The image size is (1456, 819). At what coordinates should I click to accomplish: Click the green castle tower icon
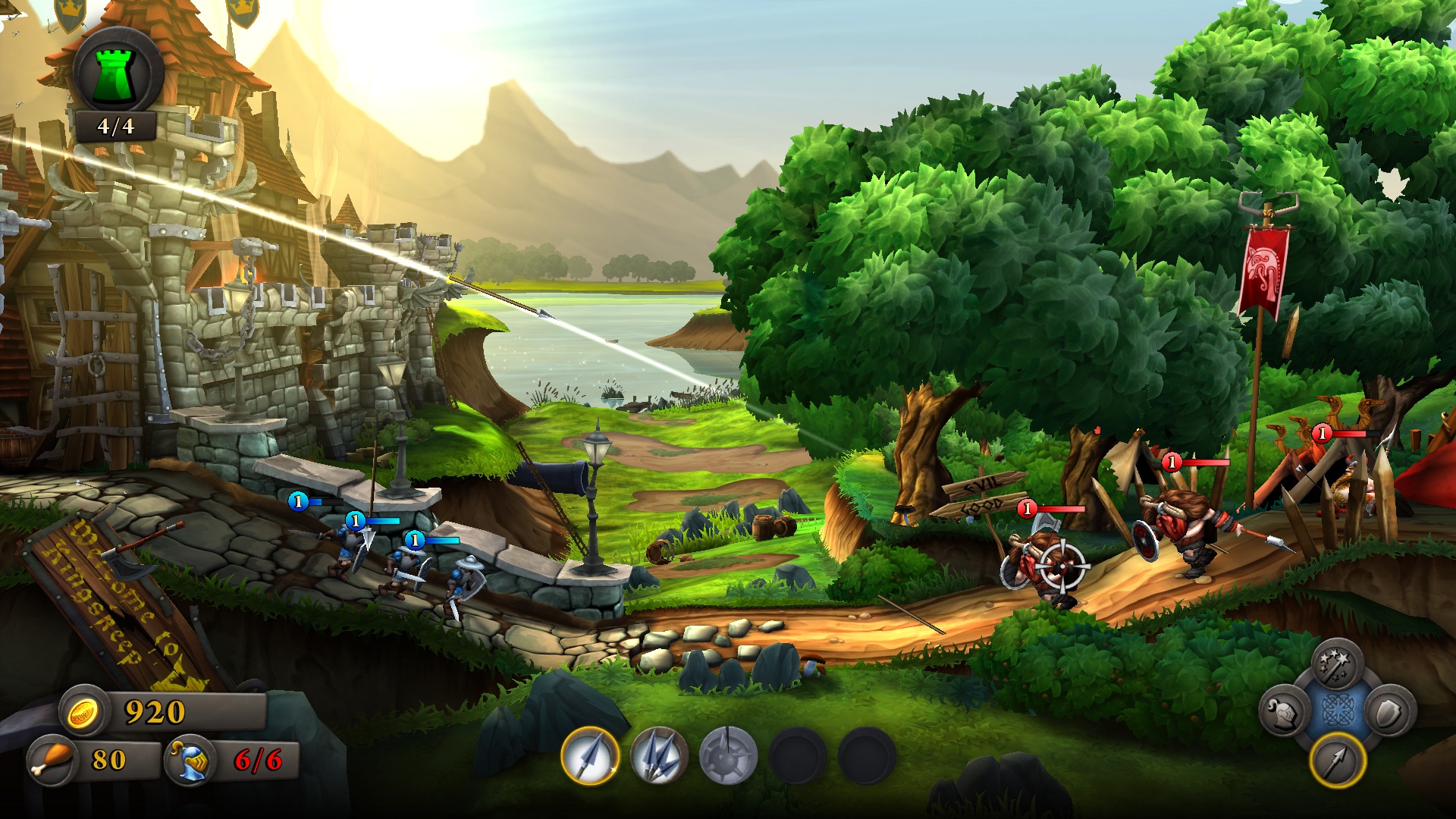[118, 74]
